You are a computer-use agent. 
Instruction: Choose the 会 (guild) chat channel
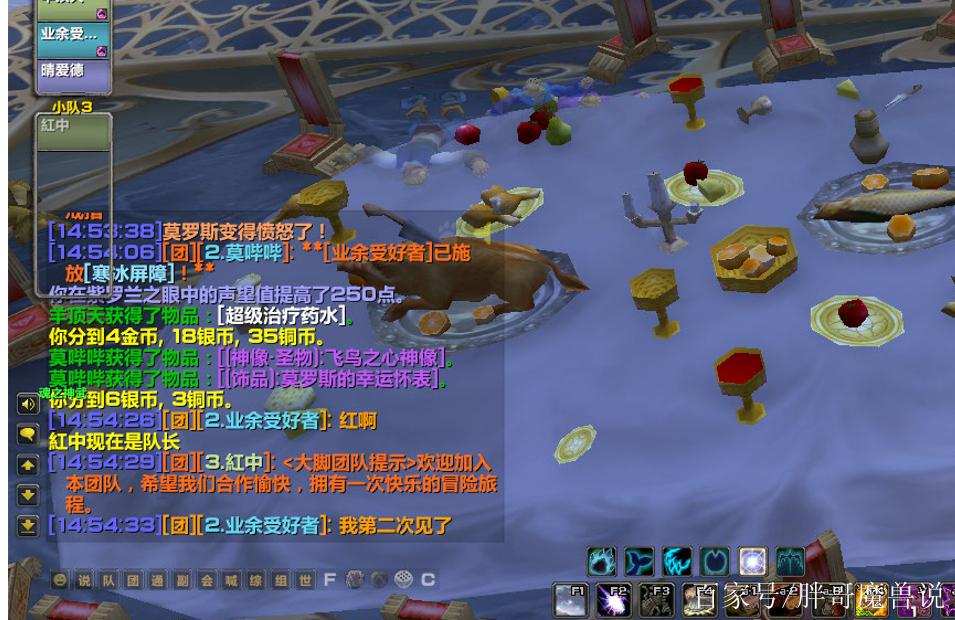(207, 580)
